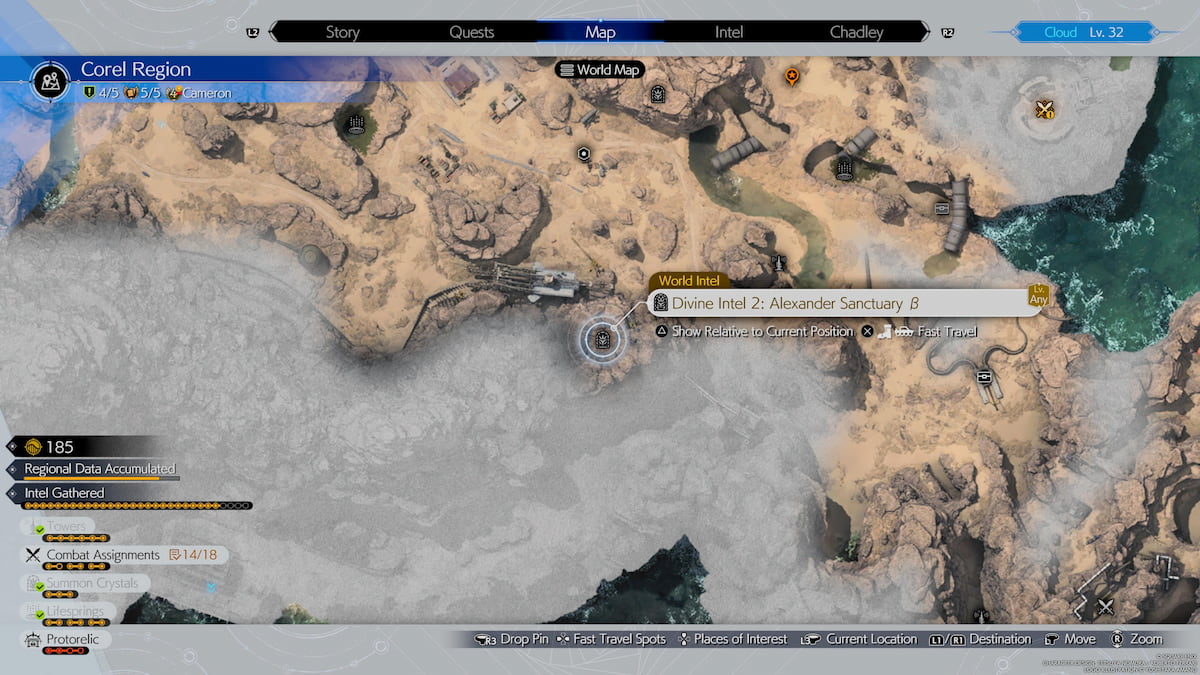Click the hexagon marker on the map
The image size is (1200, 675).
coord(583,153)
